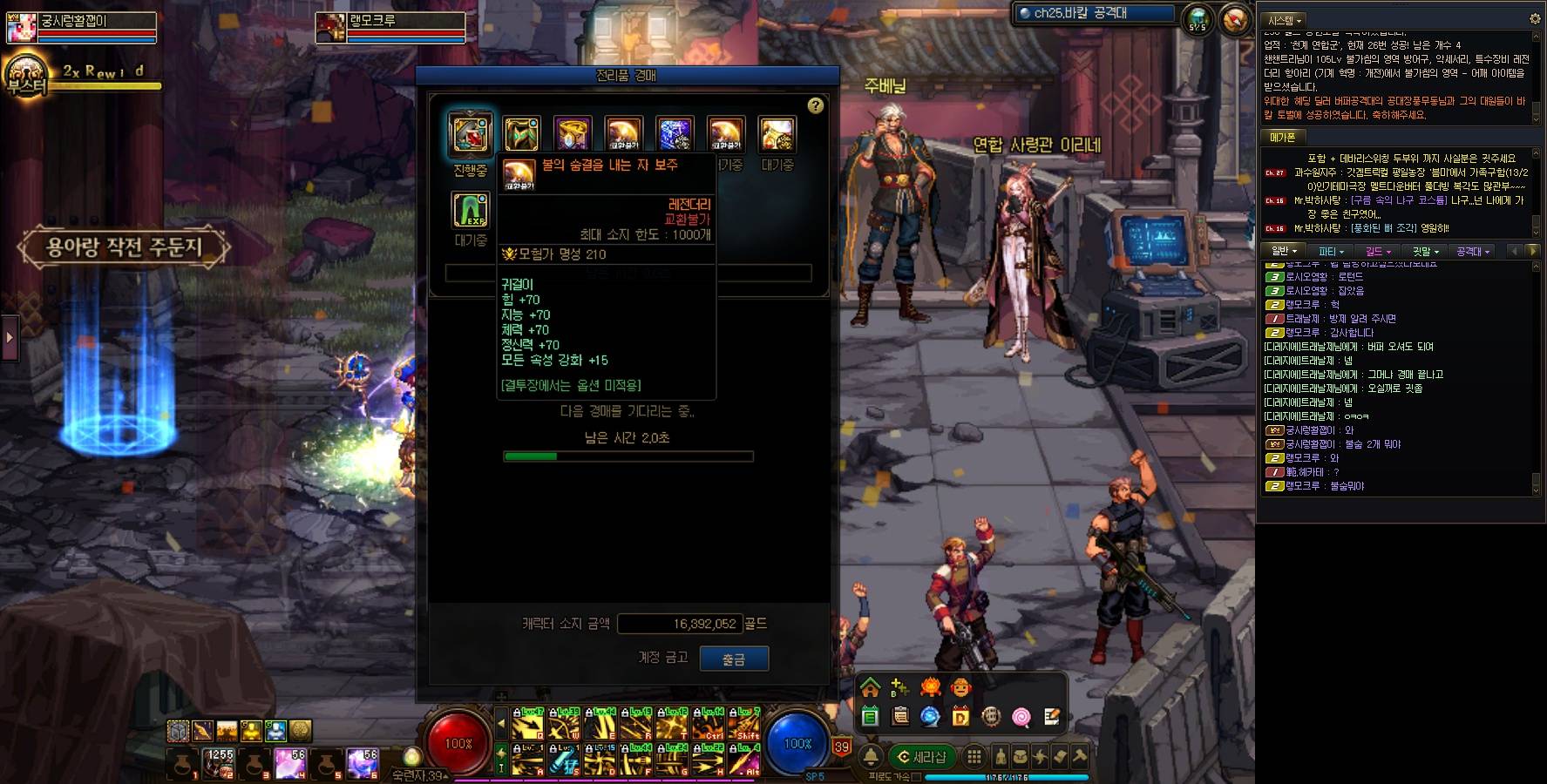Switch to the 공격대 raid chat tab

[x=1473, y=252]
